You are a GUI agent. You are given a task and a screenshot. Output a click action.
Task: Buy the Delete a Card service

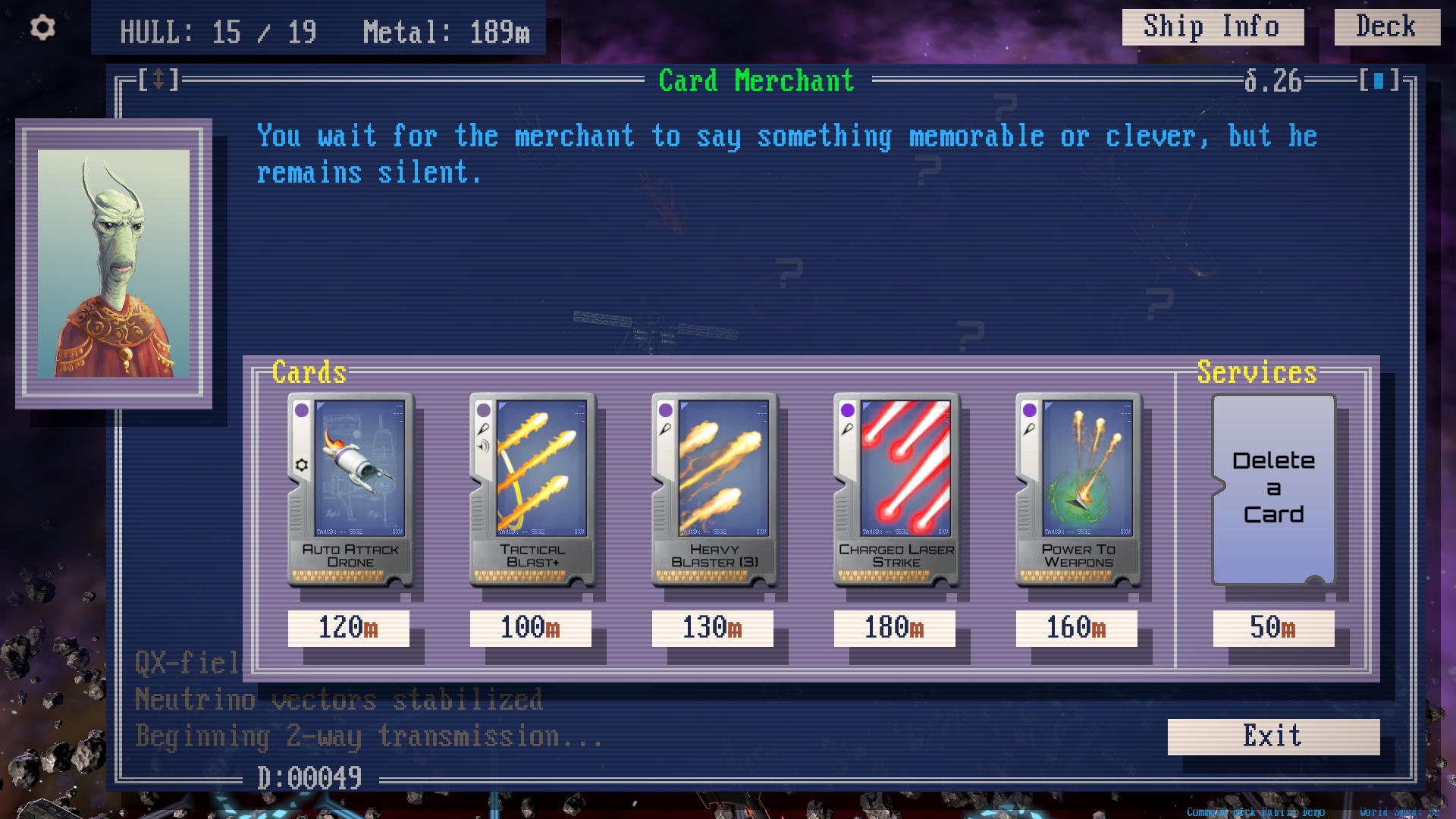pyautogui.click(x=1273, y=489)
